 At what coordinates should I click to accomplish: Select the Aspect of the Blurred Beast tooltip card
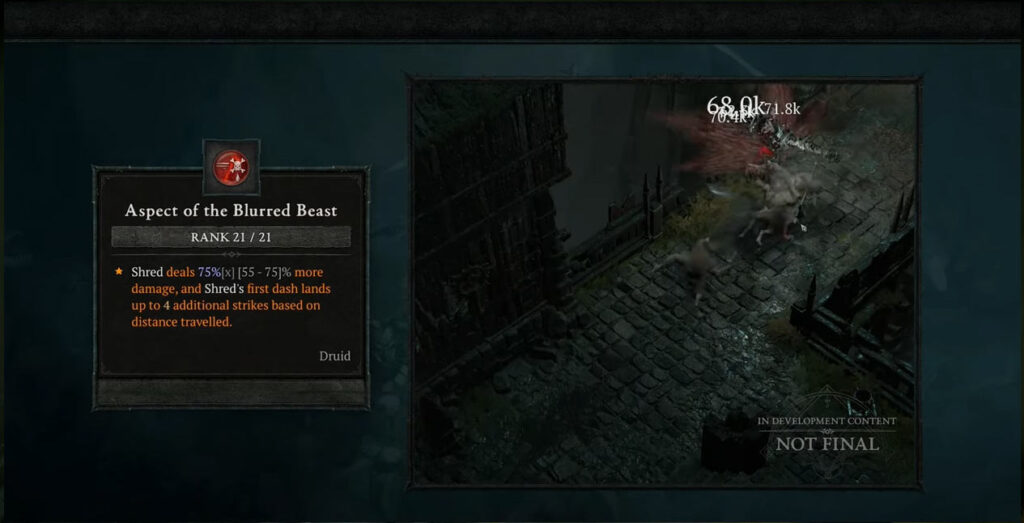pyautogui.click(x=231, y=285)
